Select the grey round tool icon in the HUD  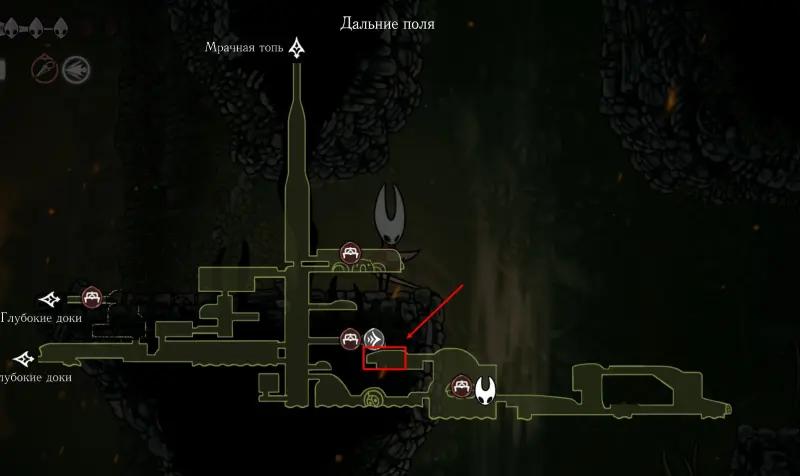[x=75, y=68]
